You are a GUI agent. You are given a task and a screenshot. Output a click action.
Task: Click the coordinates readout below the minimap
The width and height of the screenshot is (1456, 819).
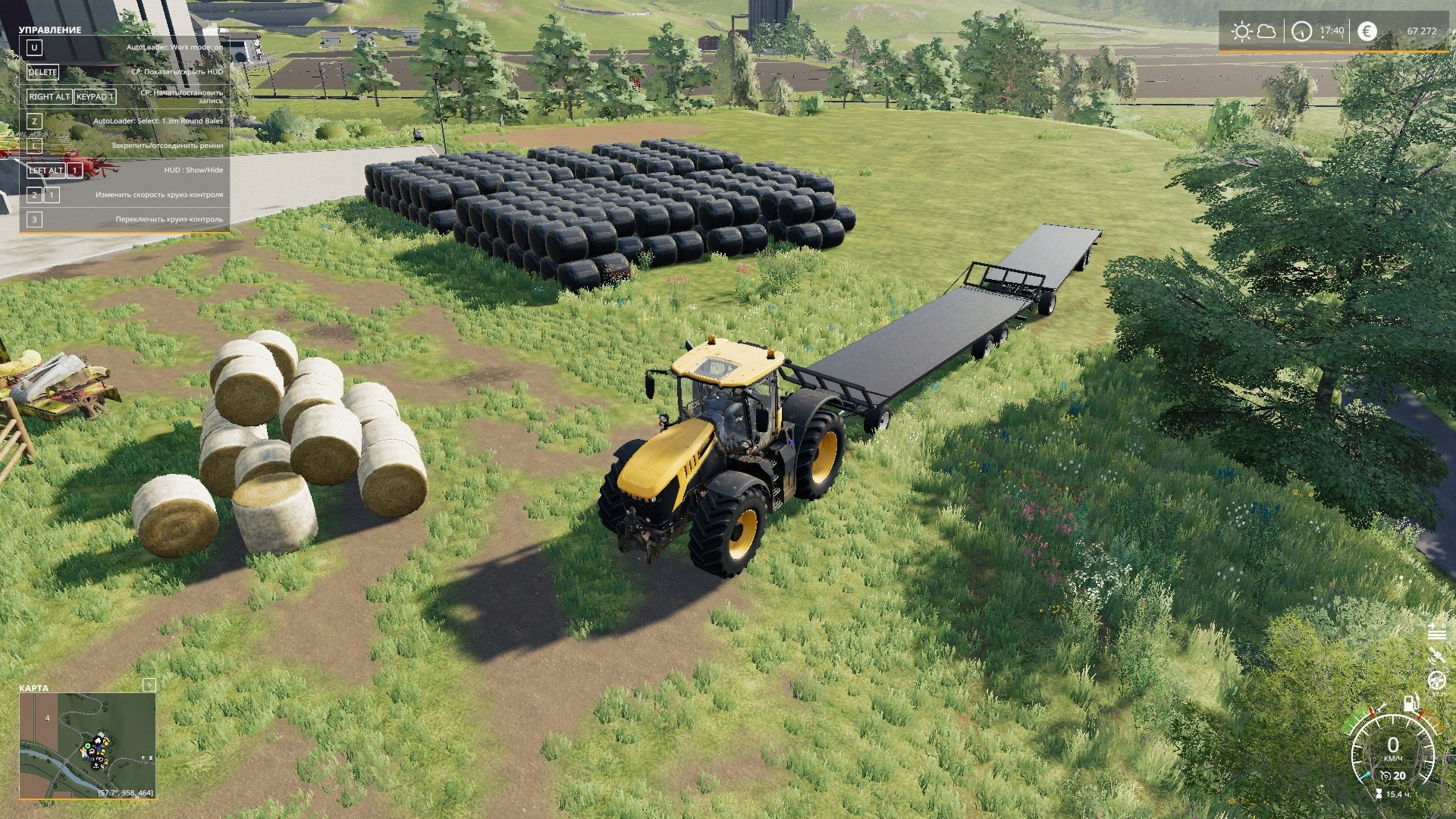[126, 793]
